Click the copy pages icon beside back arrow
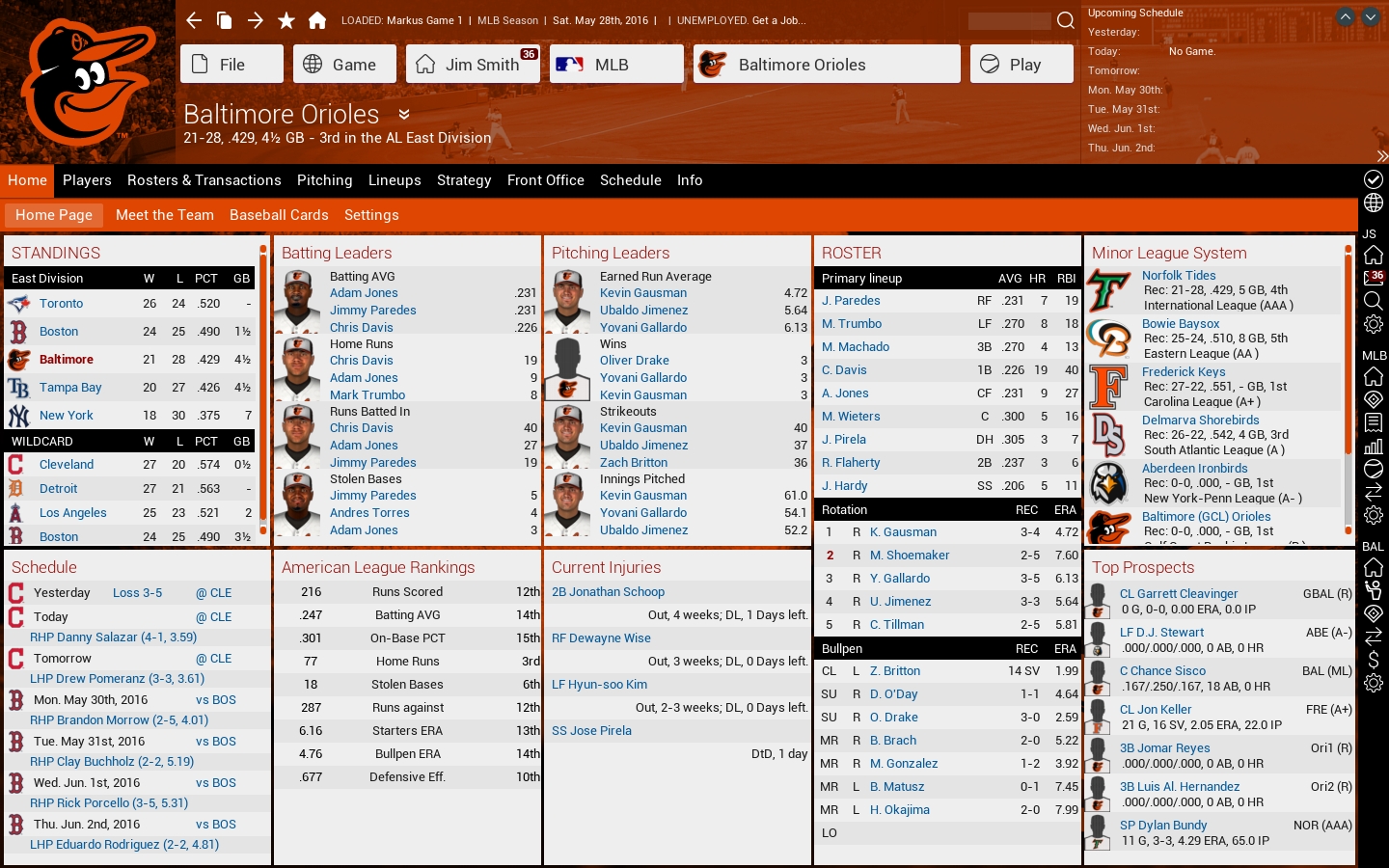The width and height of the screenshot is (1389, 868). pyautogui.click(x=226, y=19)
